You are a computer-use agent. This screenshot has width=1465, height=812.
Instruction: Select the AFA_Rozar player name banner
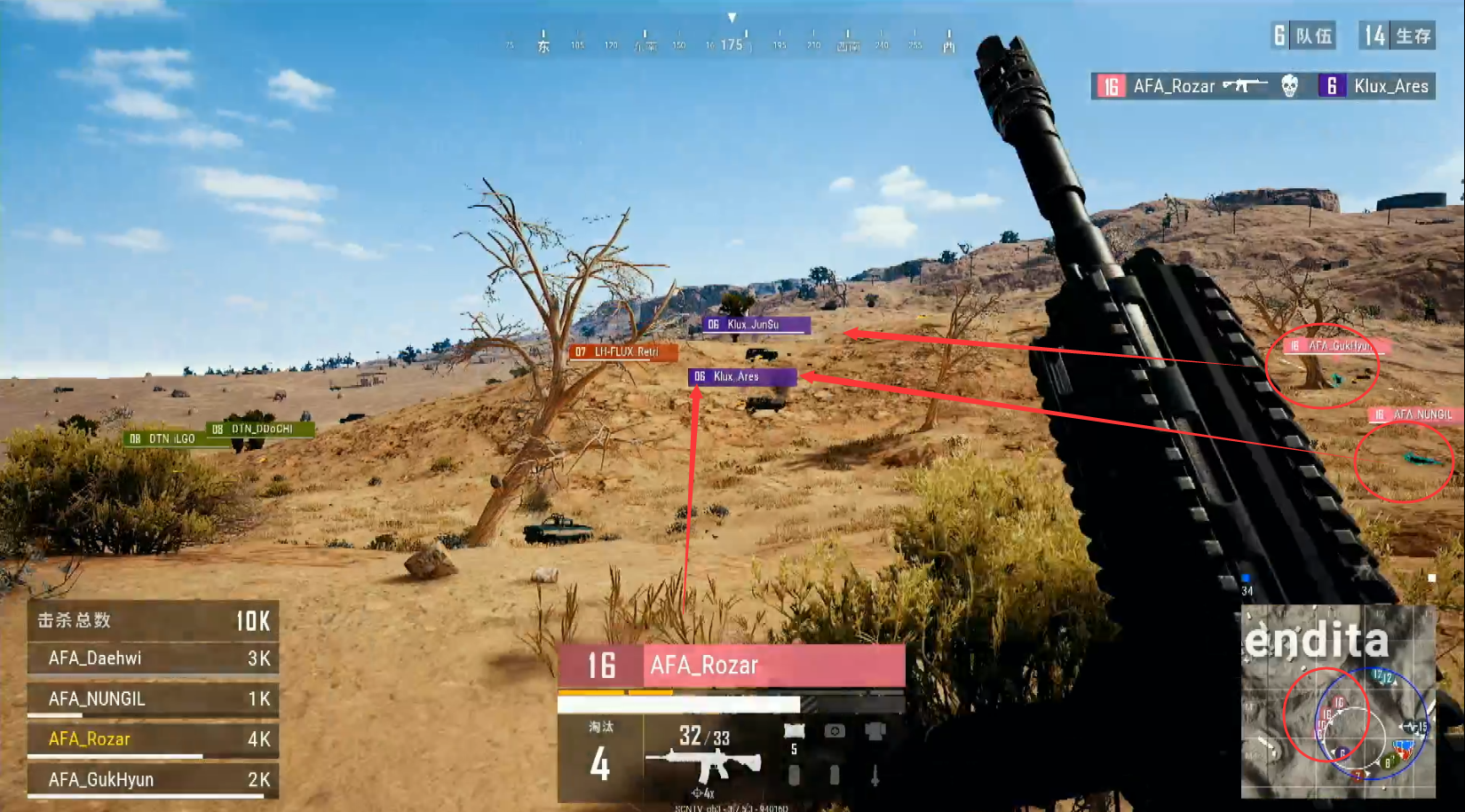pos(732,665)
